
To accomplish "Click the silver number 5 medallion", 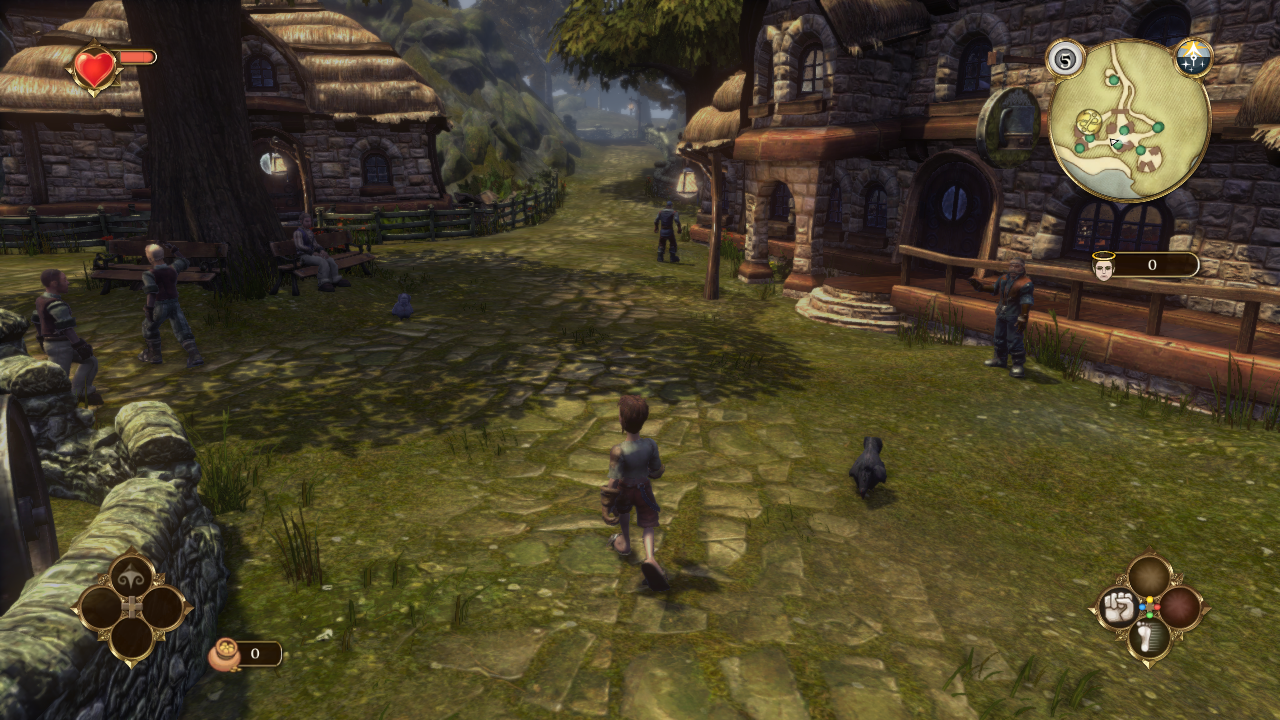I will click(1066, 58).
